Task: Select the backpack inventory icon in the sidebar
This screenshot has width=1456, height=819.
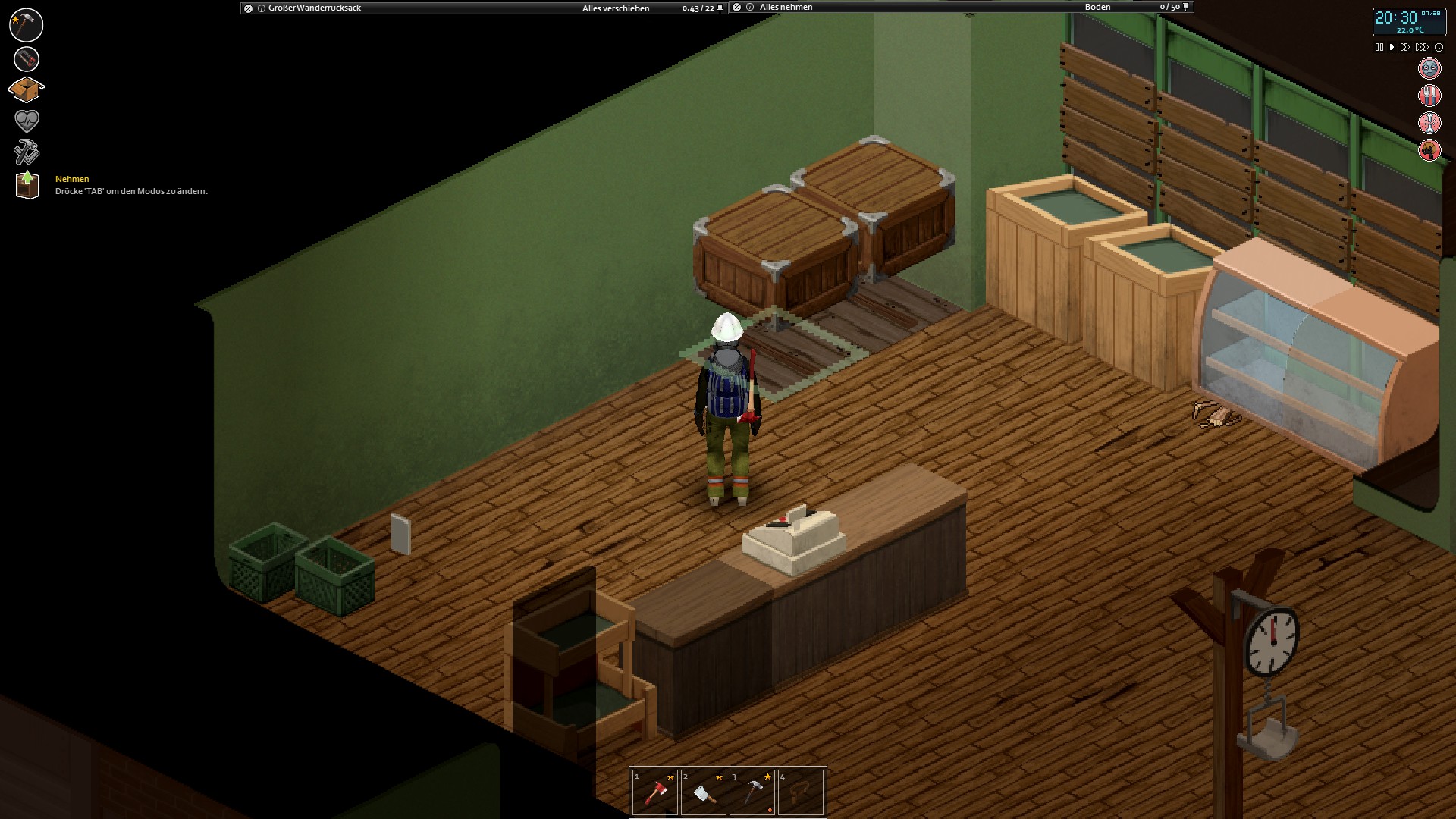Action: click(27, 89)
